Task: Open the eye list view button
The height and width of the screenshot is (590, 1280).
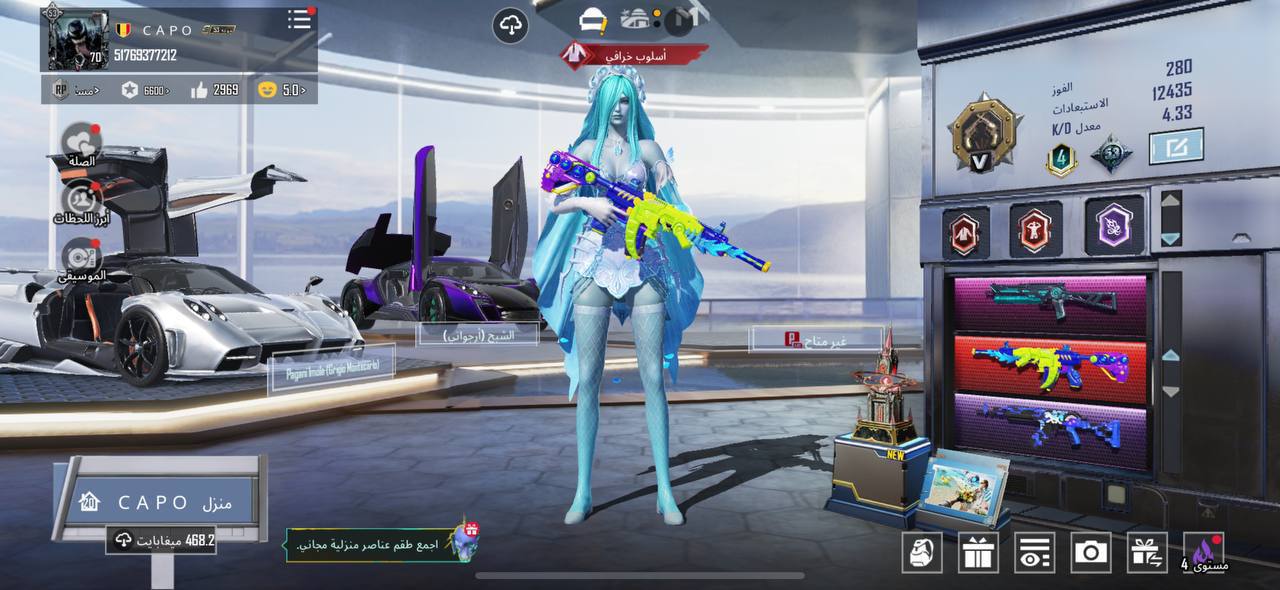Action: pyautogui.click(x=1034, y=552)
